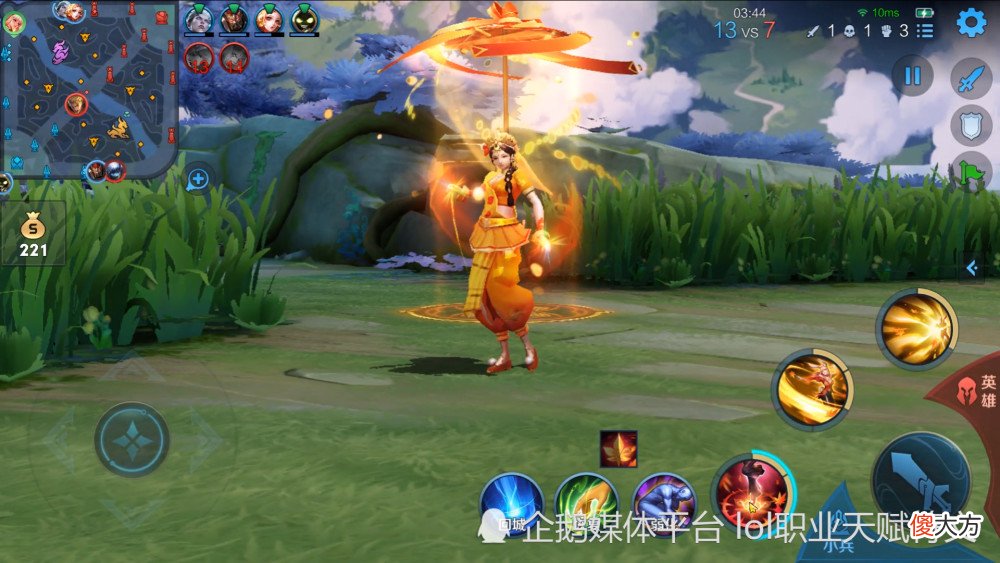This screenshot has width=1000, height=563.
Task: Select the green flag gather signal
Action: point(970,171)
